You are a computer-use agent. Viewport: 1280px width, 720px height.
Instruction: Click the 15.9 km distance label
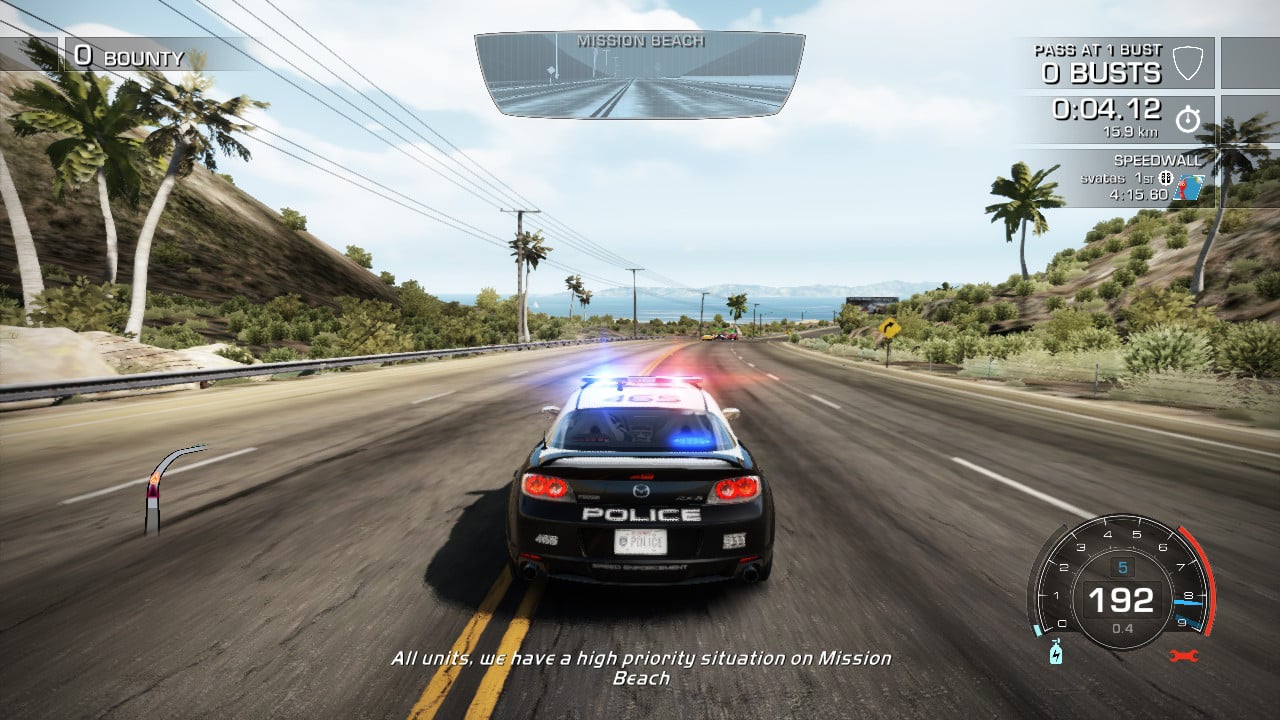(x=1131, y=132)
